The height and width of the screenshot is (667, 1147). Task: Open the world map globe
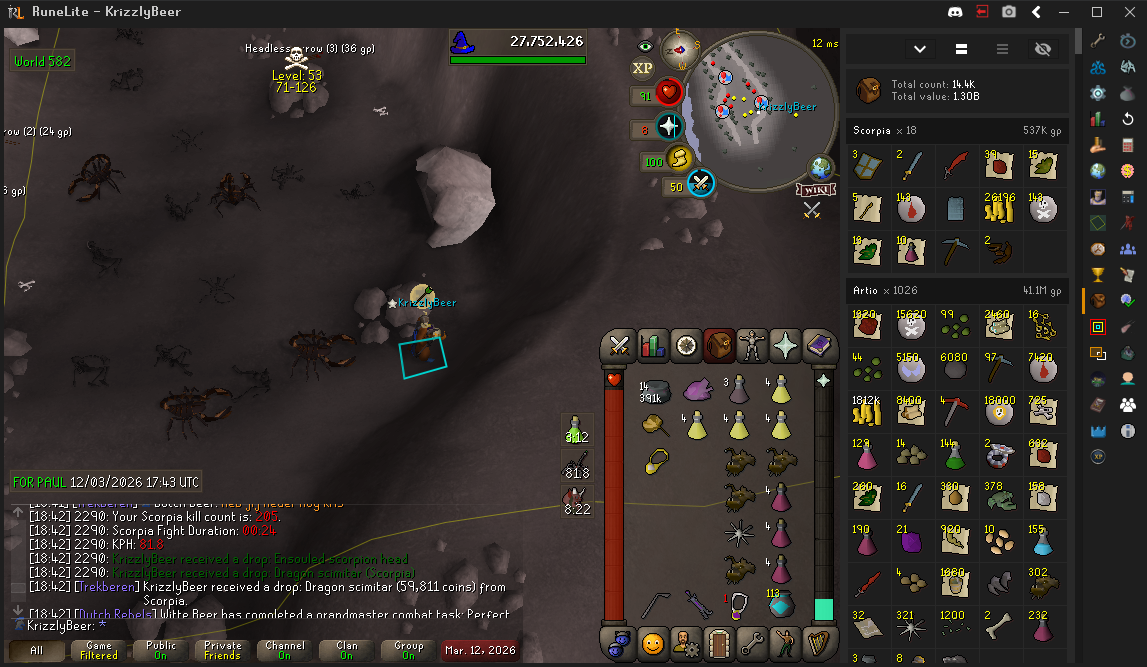point(822,167)
